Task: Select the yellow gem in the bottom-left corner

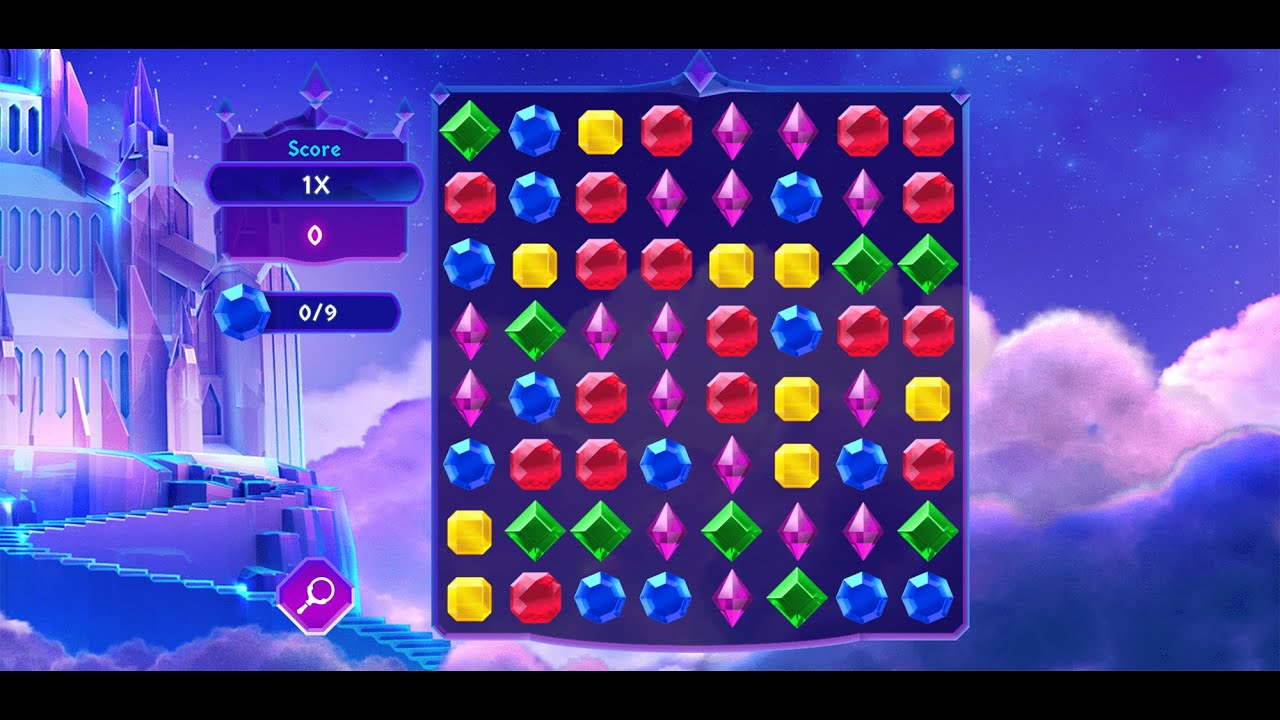Action: [467, 597]
